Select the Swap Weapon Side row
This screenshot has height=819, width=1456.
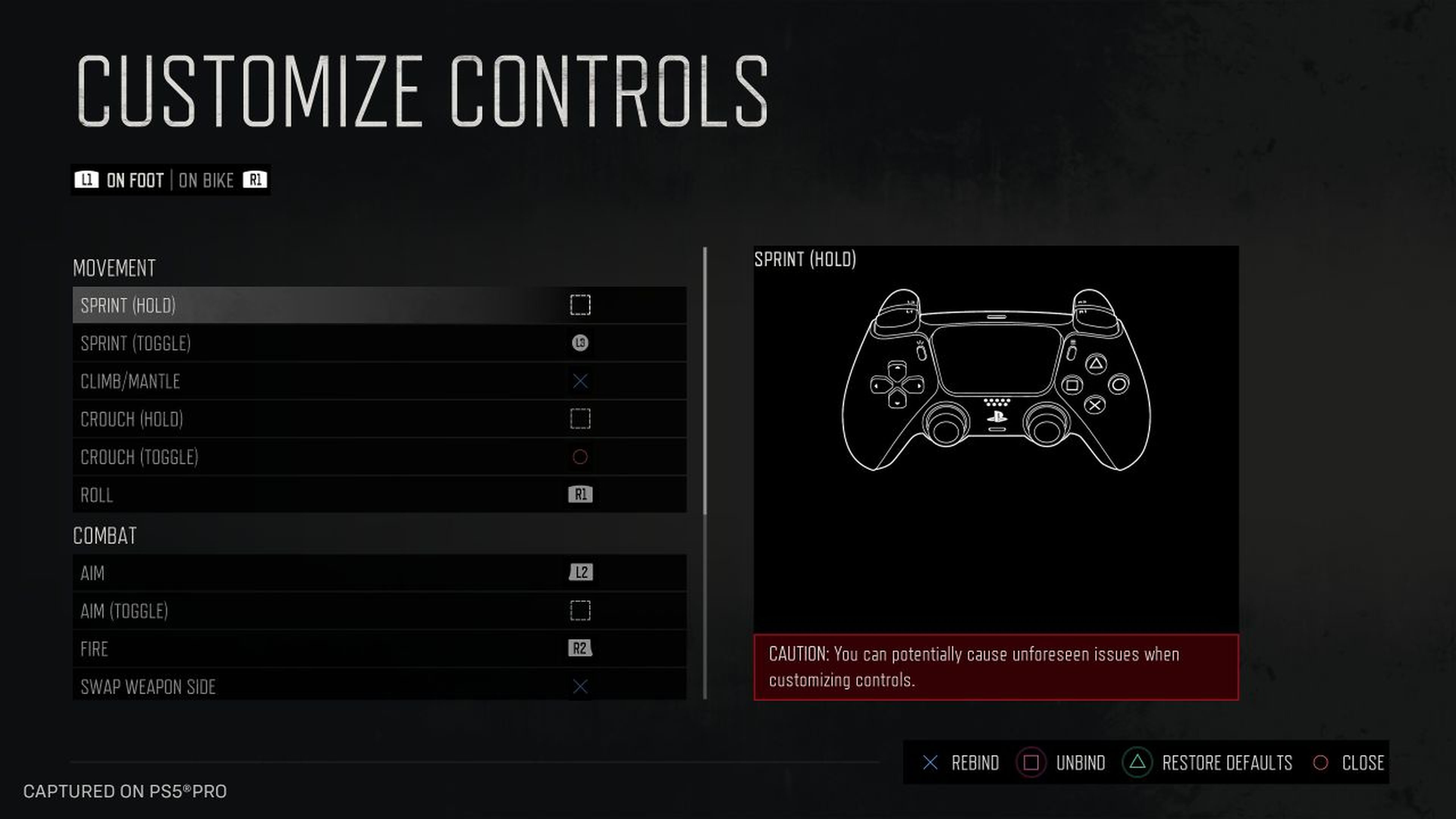(379, 686)
